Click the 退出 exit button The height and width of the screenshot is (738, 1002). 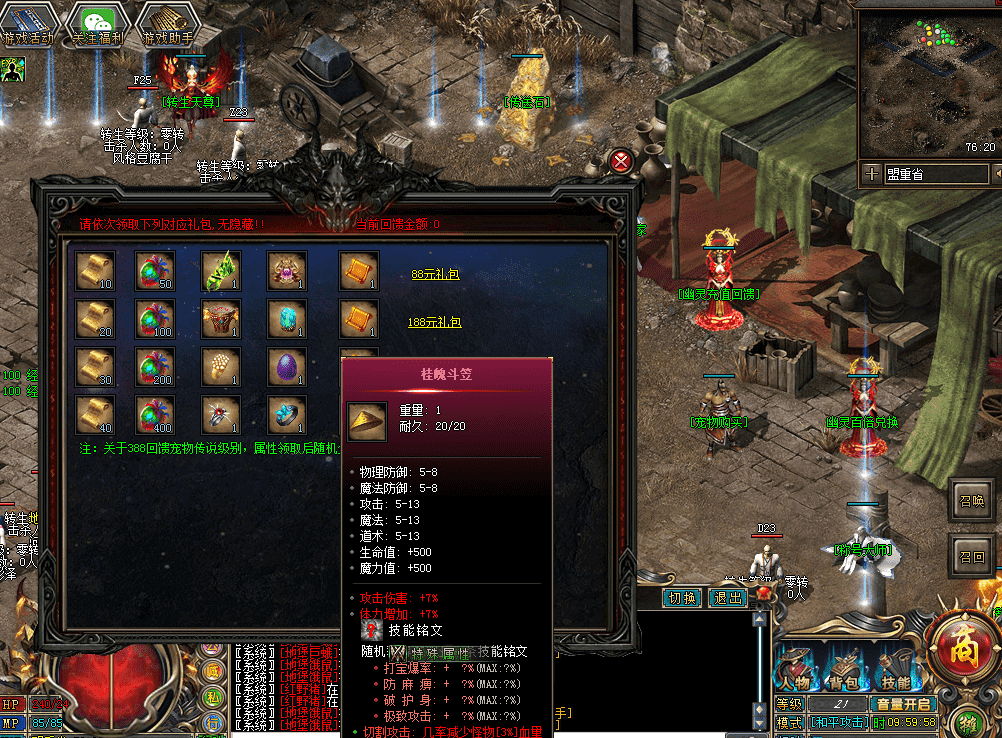(x=727, y=598)
